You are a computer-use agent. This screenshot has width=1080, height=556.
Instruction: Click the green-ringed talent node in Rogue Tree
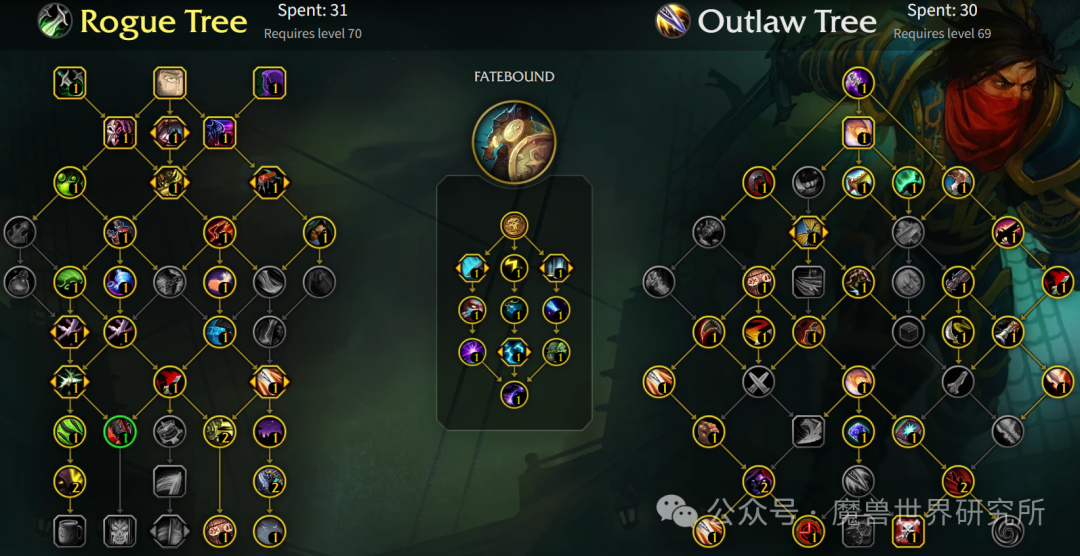[120, 432]
